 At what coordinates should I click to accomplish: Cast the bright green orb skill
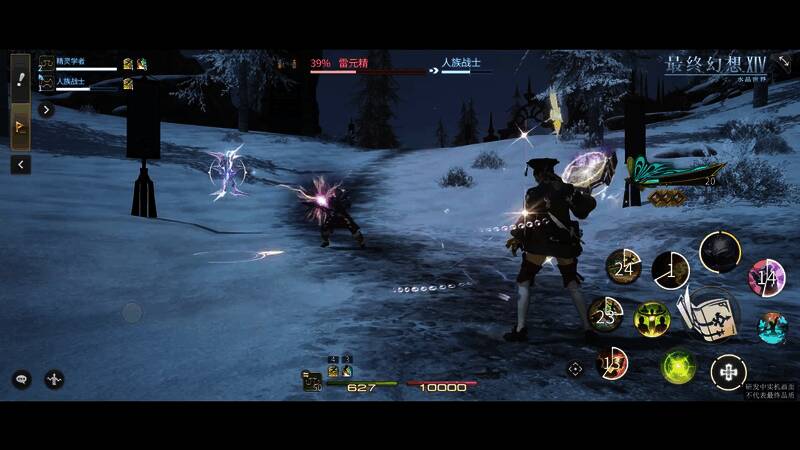pyautogui.click(x=679, y=366)
